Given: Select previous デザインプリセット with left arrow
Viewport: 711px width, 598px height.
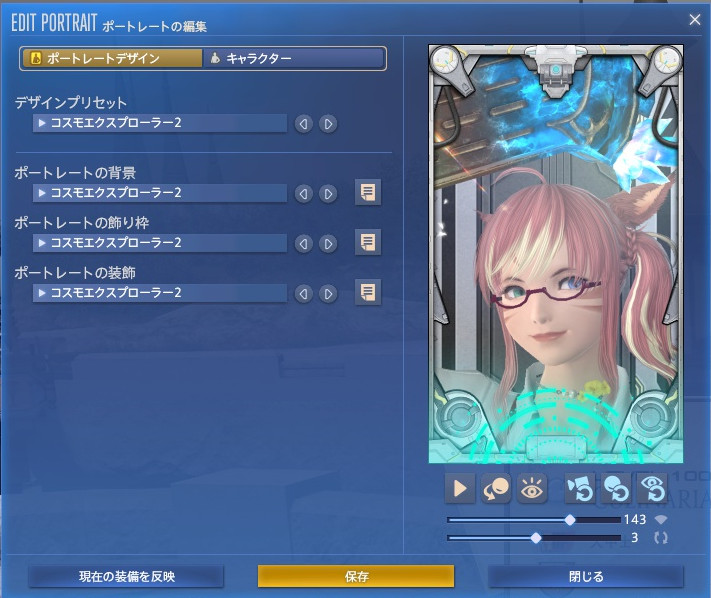Looking at the screenshot, I should click(303, 124).
